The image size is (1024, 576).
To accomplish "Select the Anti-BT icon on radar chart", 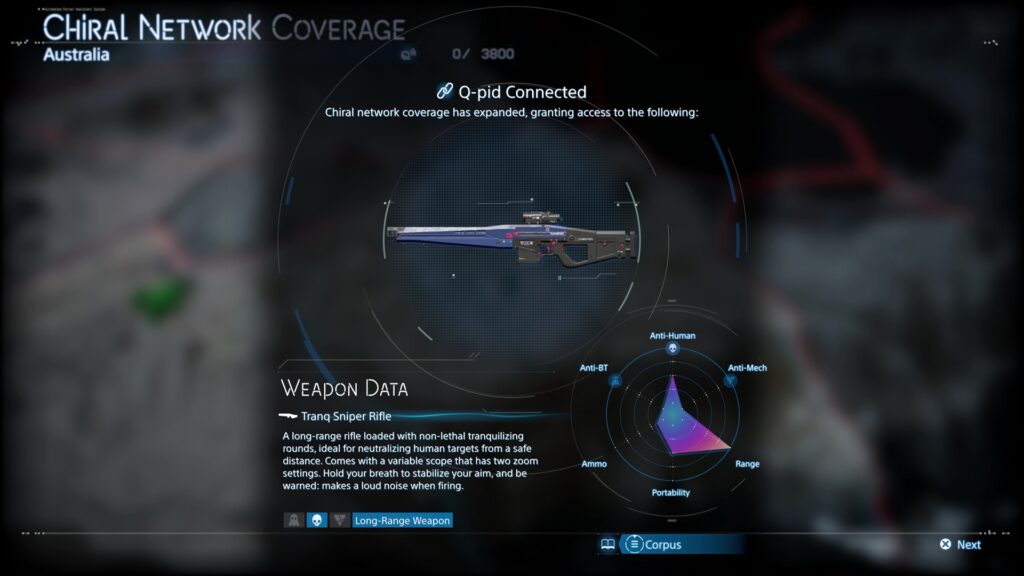I will point(615,381).
